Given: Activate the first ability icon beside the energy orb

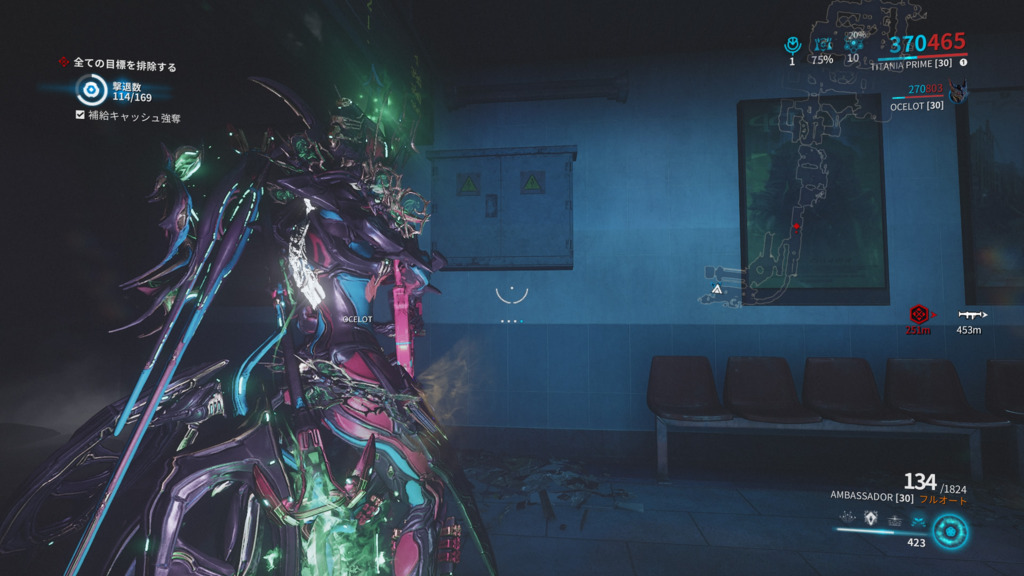Looking at the screenshot, I should (848, 519).
